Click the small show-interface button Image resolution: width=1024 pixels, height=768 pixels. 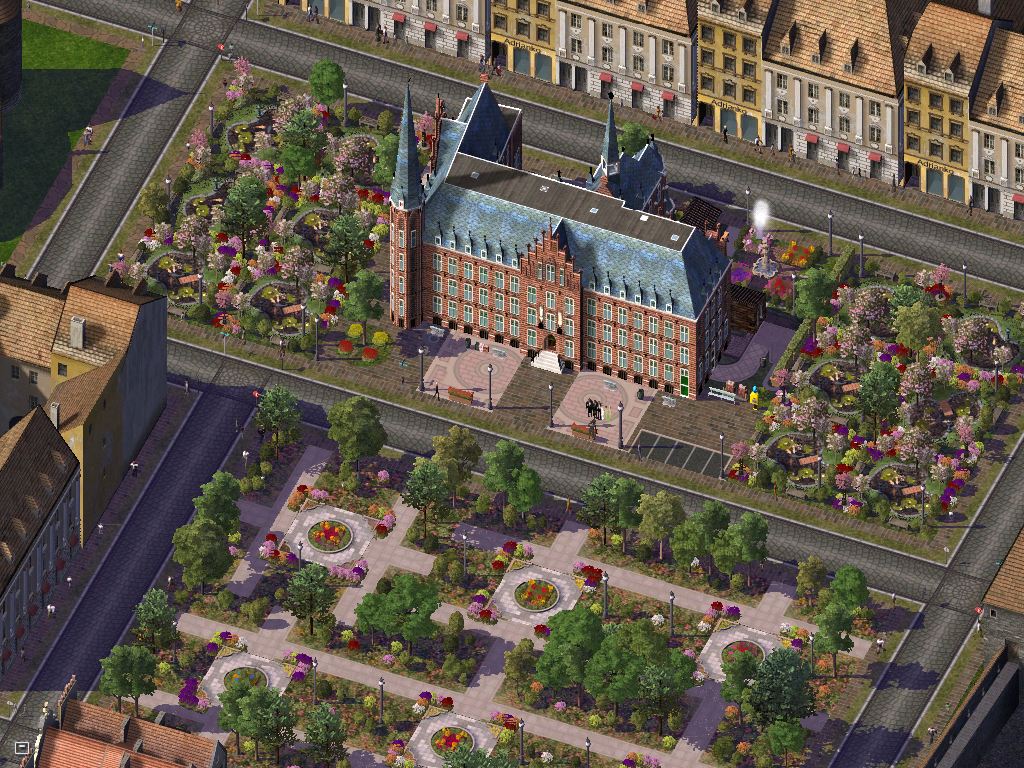tap(22, 747)
